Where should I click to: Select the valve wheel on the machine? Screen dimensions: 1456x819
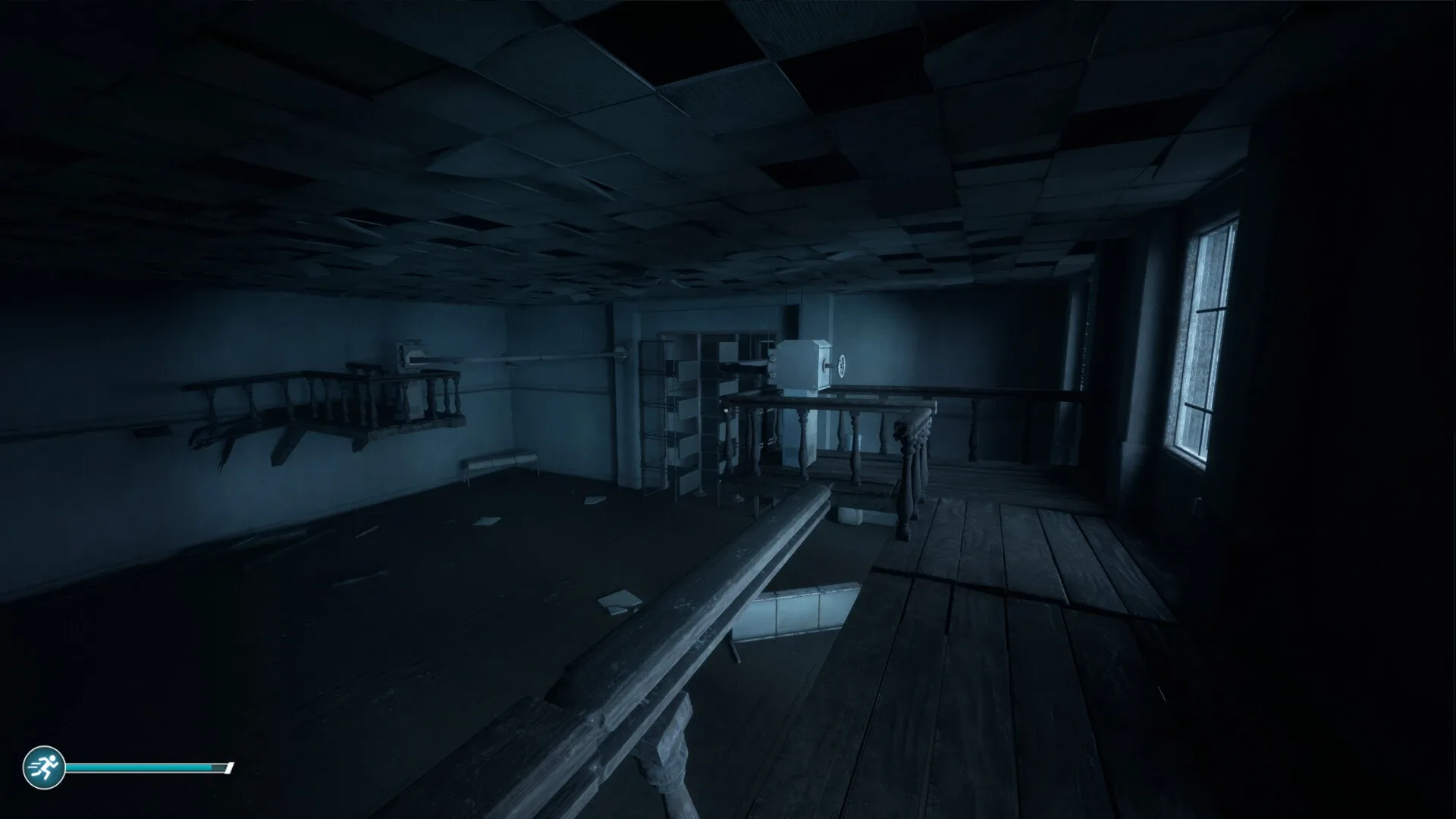[x=842, y=366]
